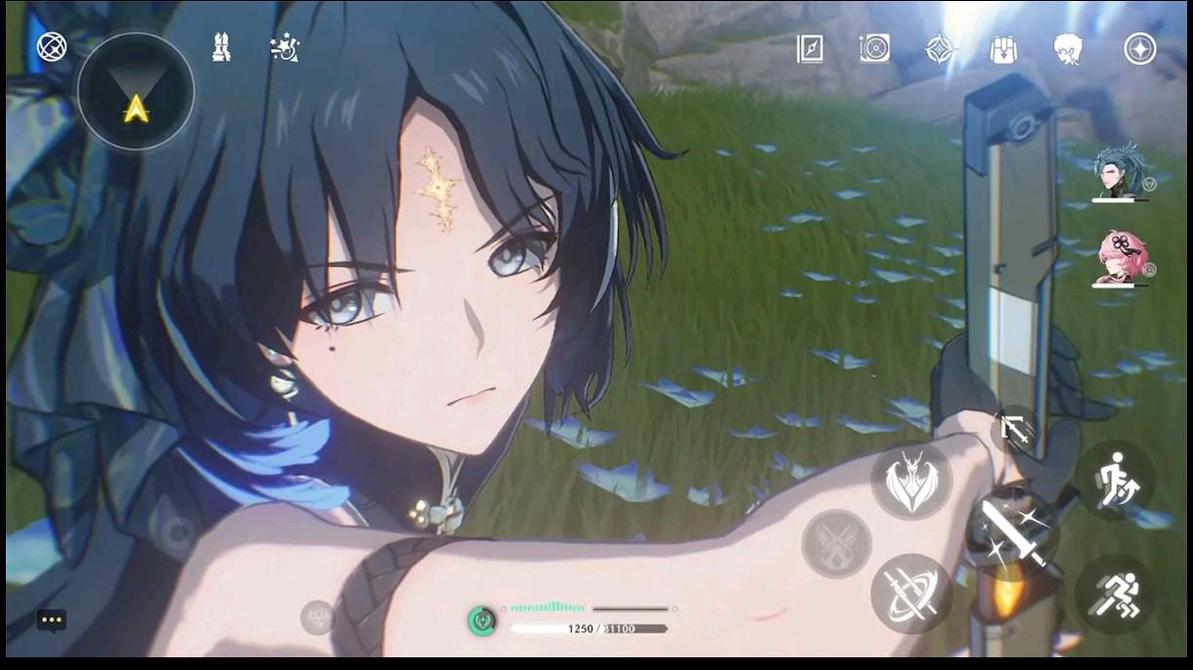Tap the jump button with upward arrow

point(1116,482)
